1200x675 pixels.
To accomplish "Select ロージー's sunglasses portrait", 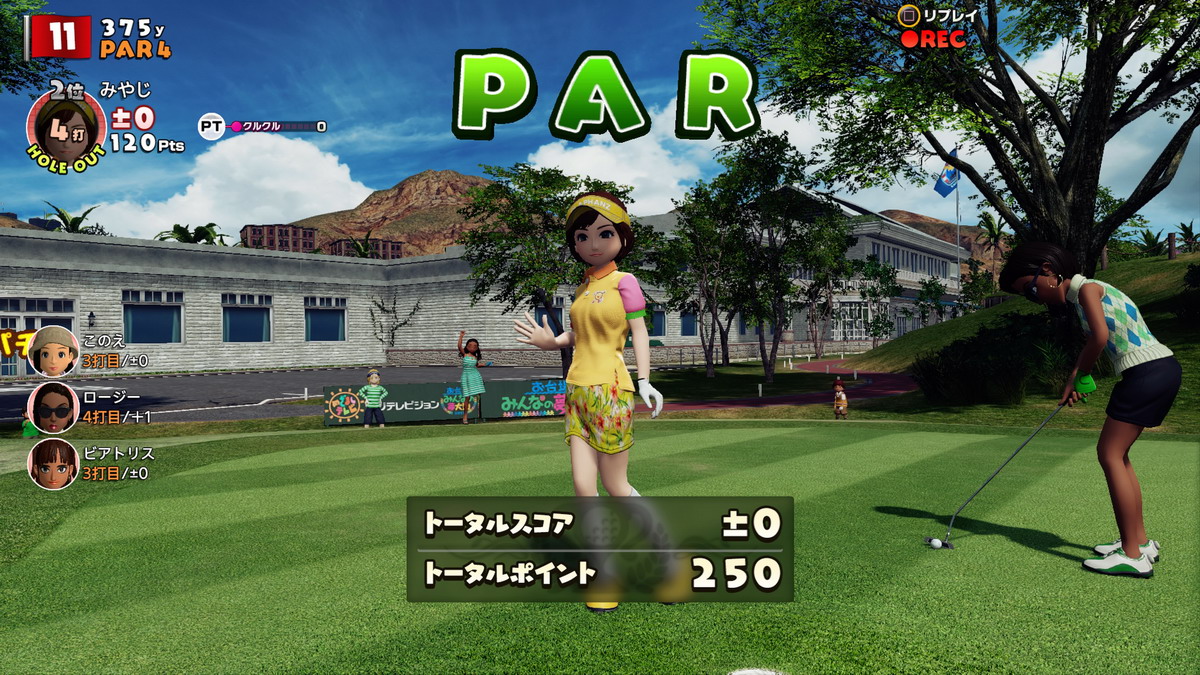I will (x=53, y=407).
